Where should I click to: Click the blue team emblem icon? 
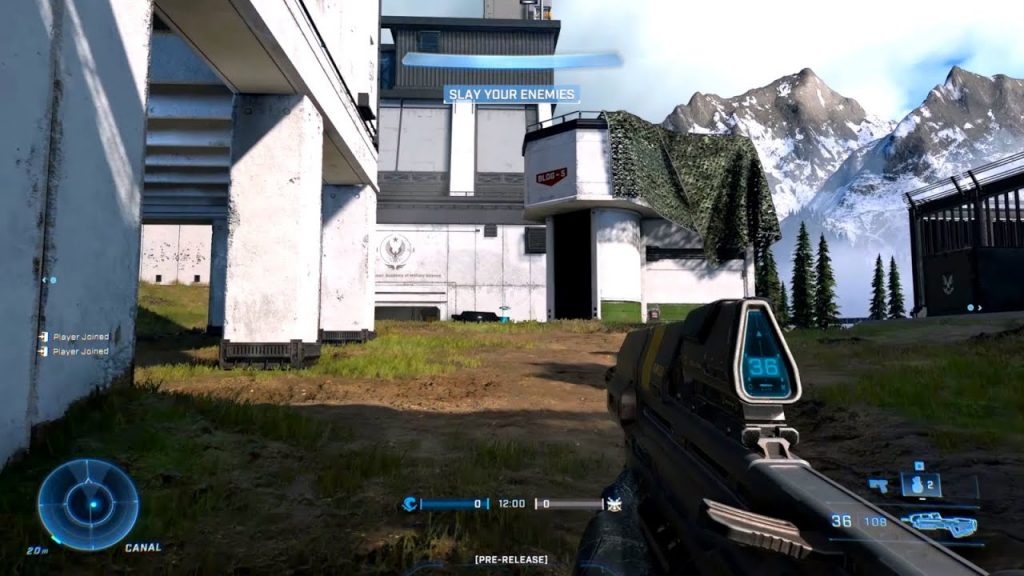409,504
